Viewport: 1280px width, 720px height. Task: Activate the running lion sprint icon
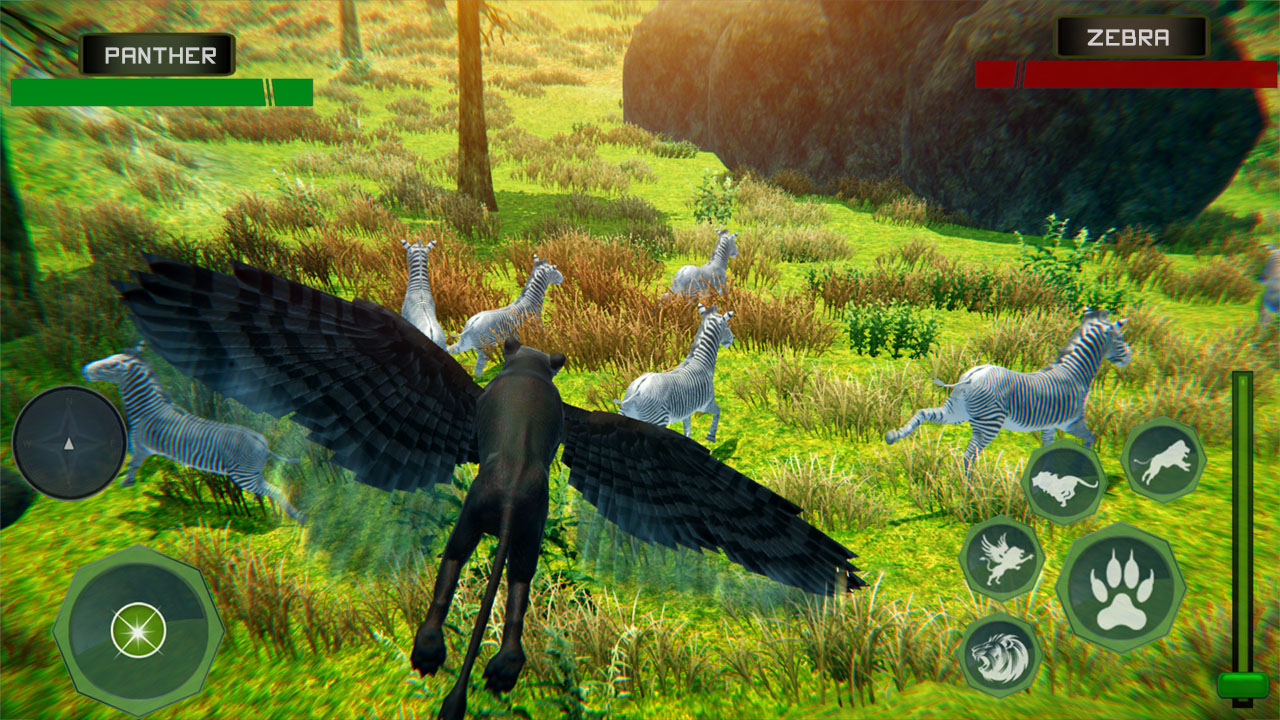(x=1063, y=484)
